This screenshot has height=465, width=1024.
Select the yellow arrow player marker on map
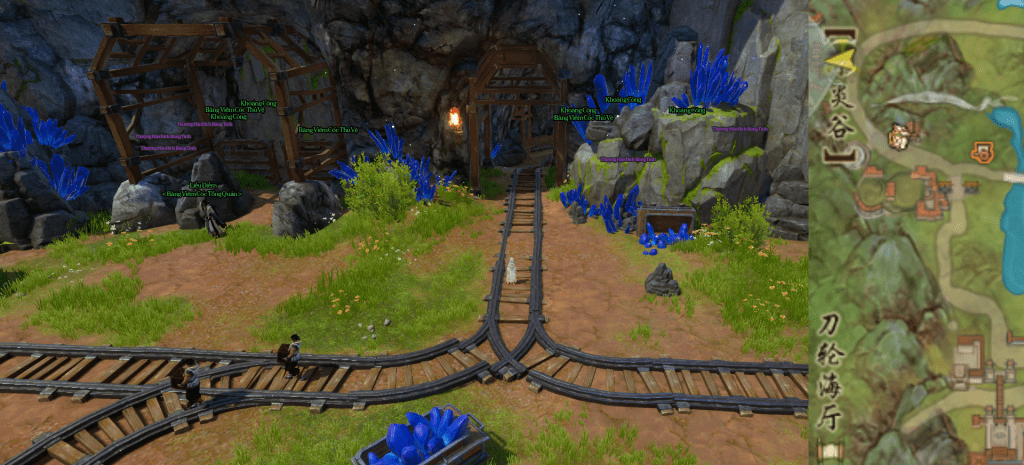(x=842, y=63)
